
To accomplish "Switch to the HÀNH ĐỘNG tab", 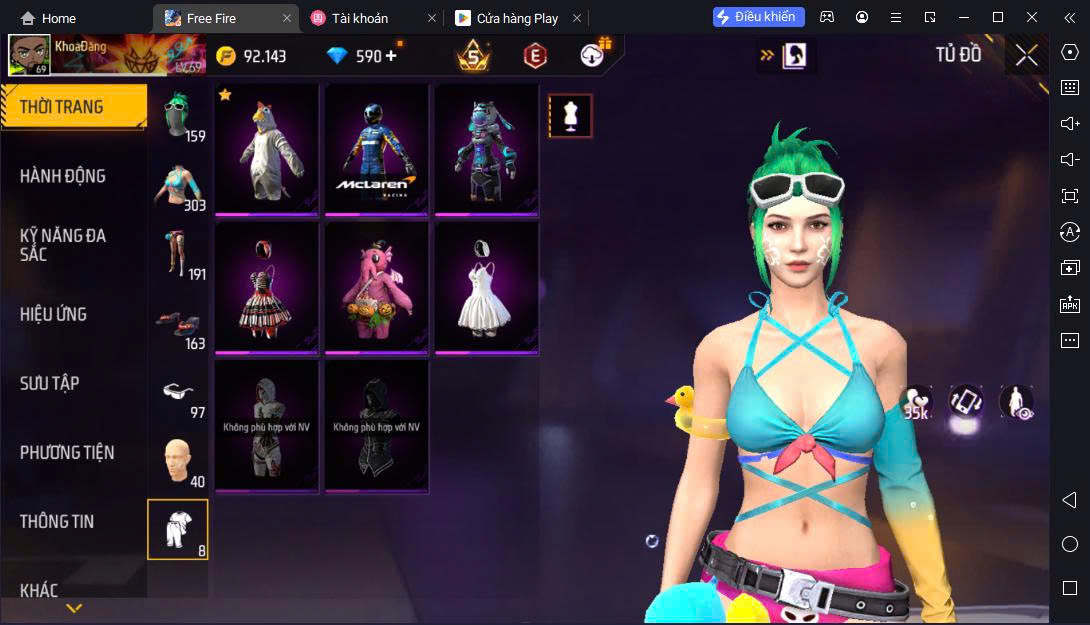I will point(63,176).
